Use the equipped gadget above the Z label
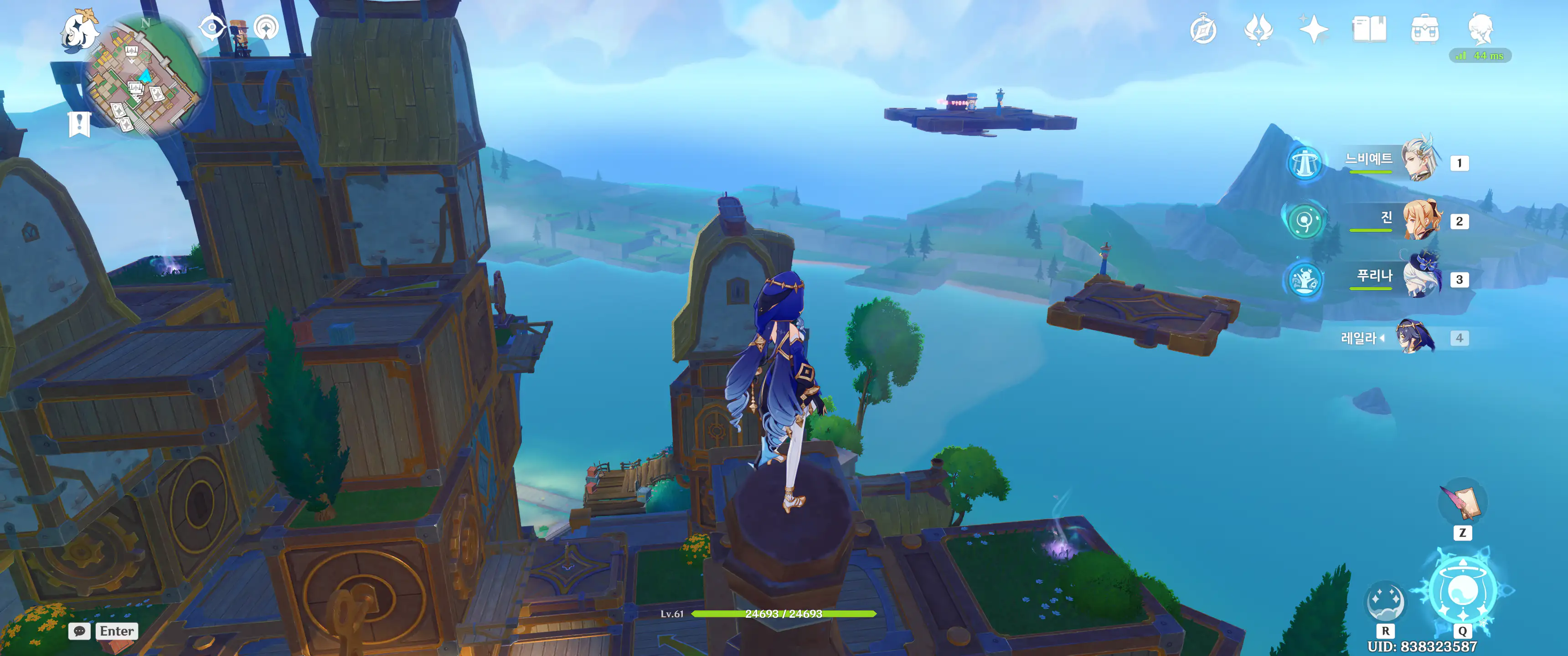The width and height of the screenshot is (1568, 656). (x=1462, y=502)
